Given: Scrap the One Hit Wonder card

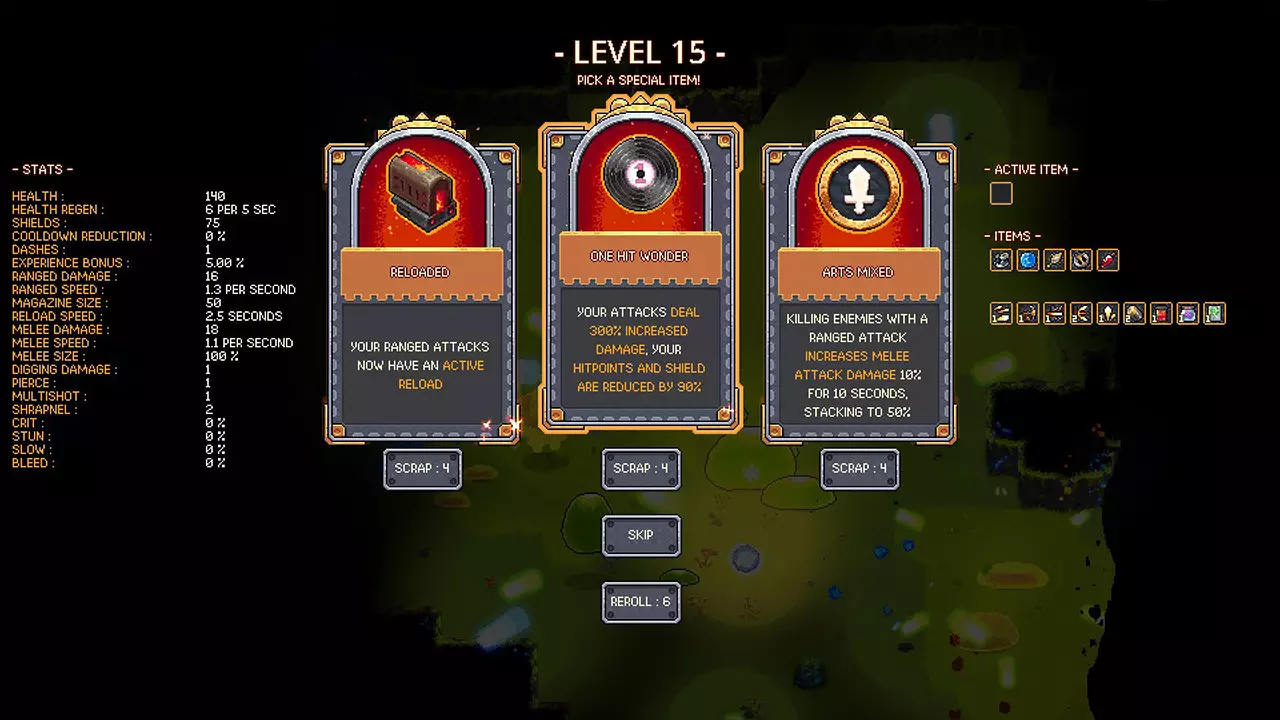Looking at the screenshot, I should [641, 468].
